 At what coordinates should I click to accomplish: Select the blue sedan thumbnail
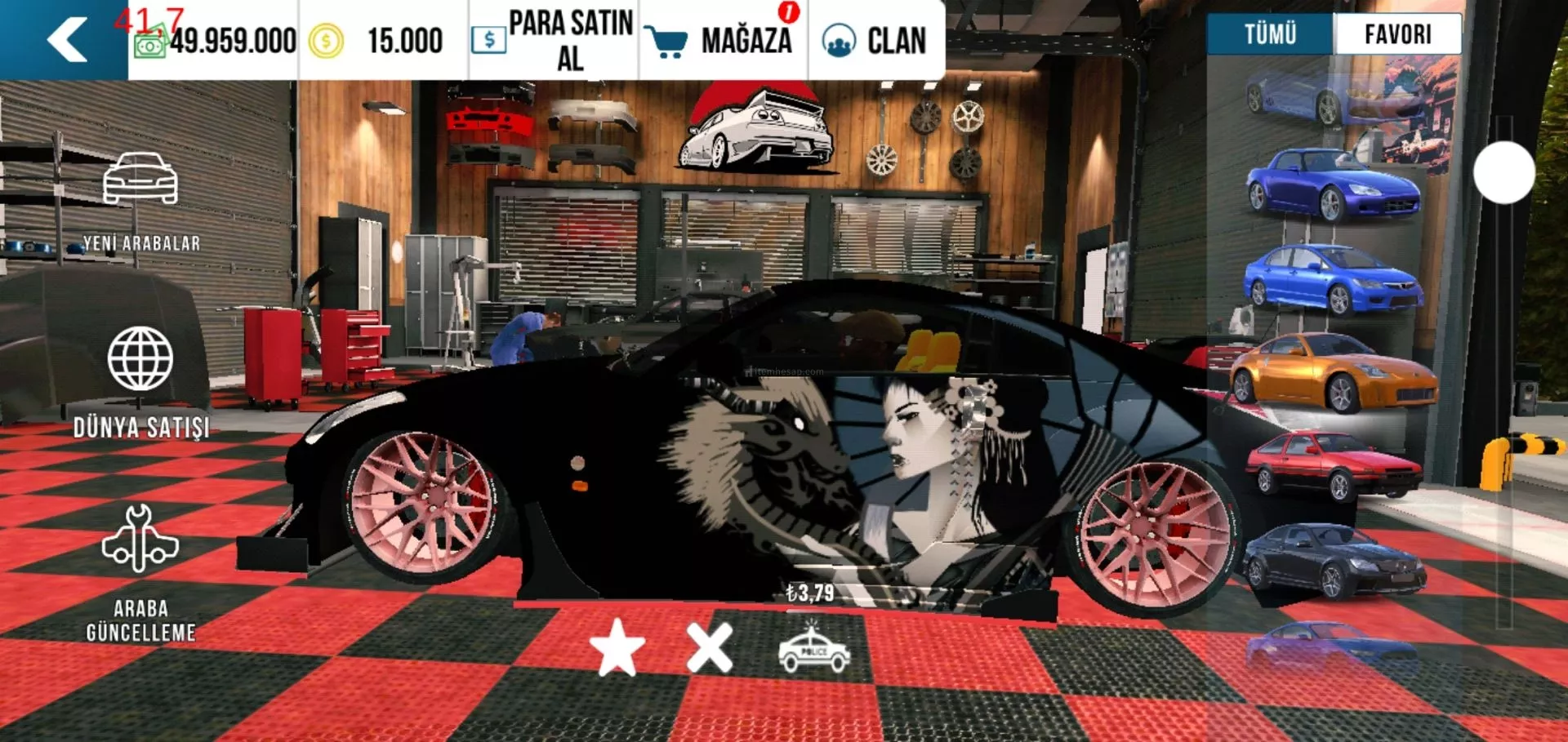point(1332,278)
